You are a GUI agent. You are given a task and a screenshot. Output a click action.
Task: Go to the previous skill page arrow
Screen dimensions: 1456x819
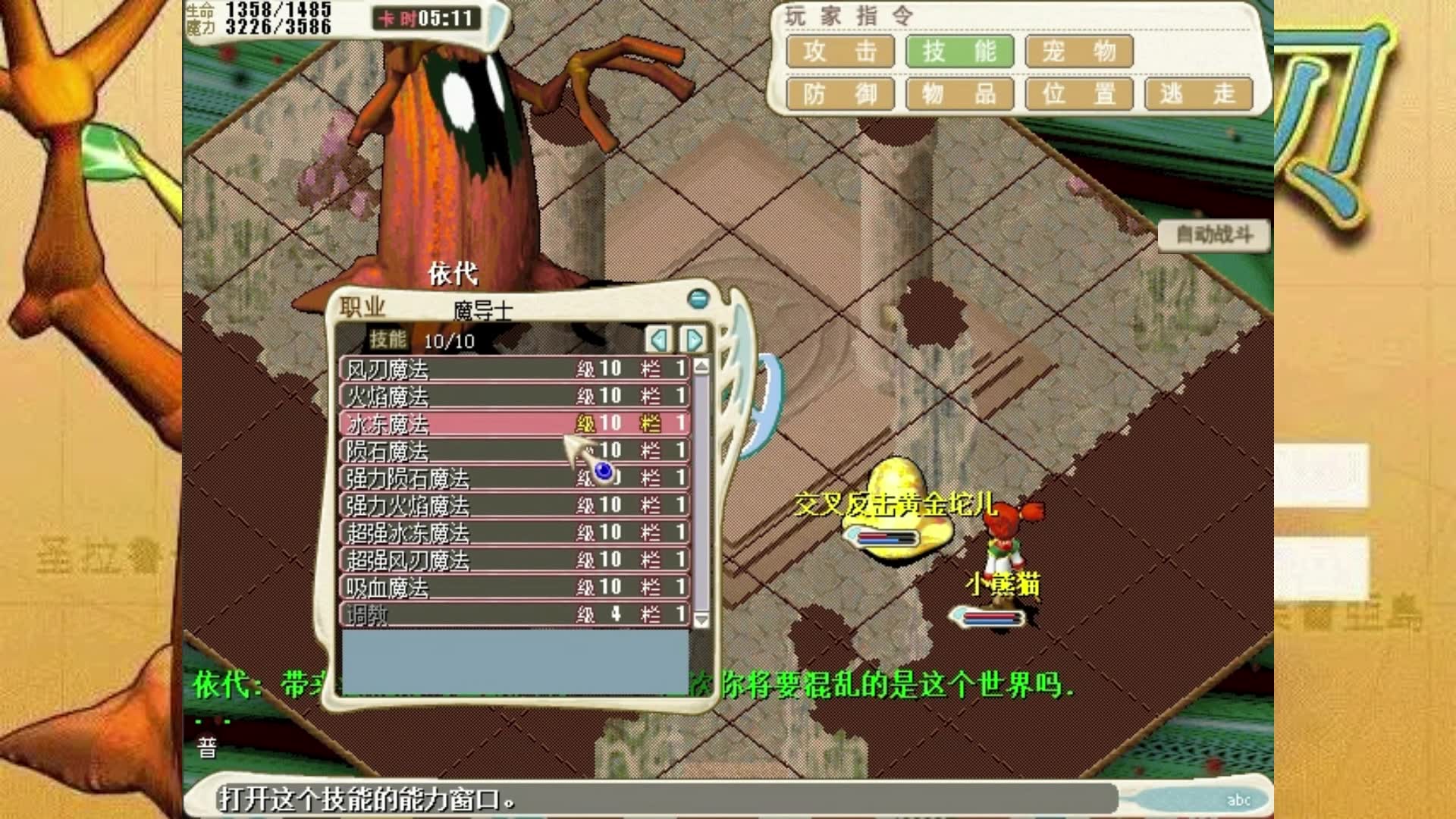658,340
